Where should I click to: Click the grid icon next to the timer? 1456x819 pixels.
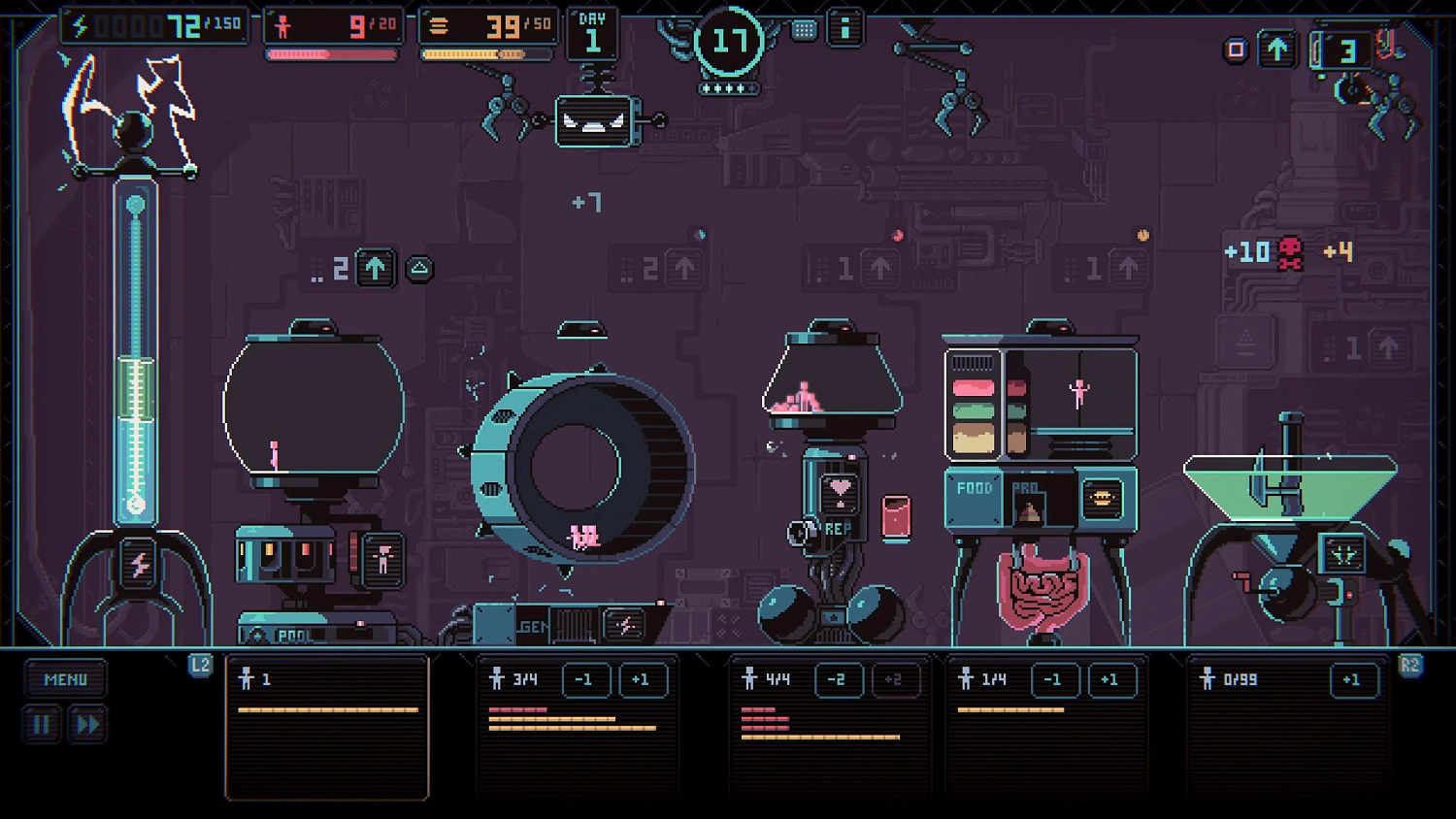pyautogui.click(x=804, y=30)
